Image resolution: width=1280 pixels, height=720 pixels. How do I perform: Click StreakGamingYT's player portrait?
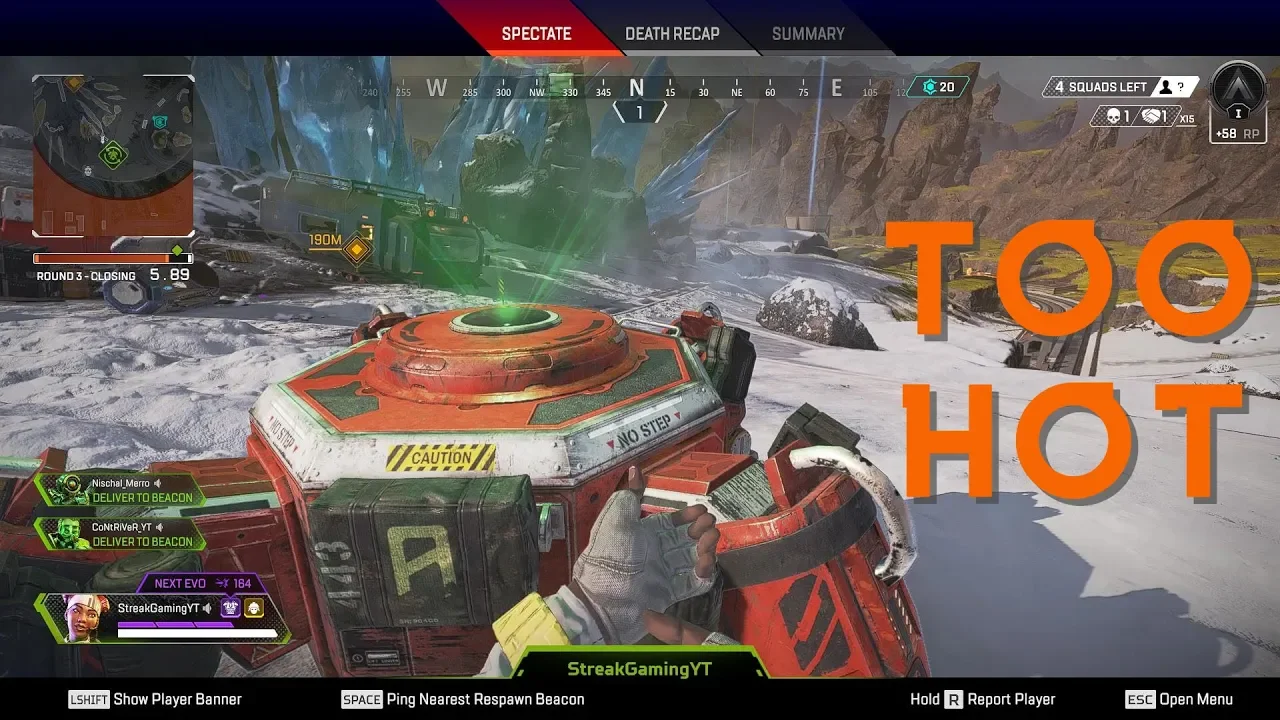coord(87,617)
